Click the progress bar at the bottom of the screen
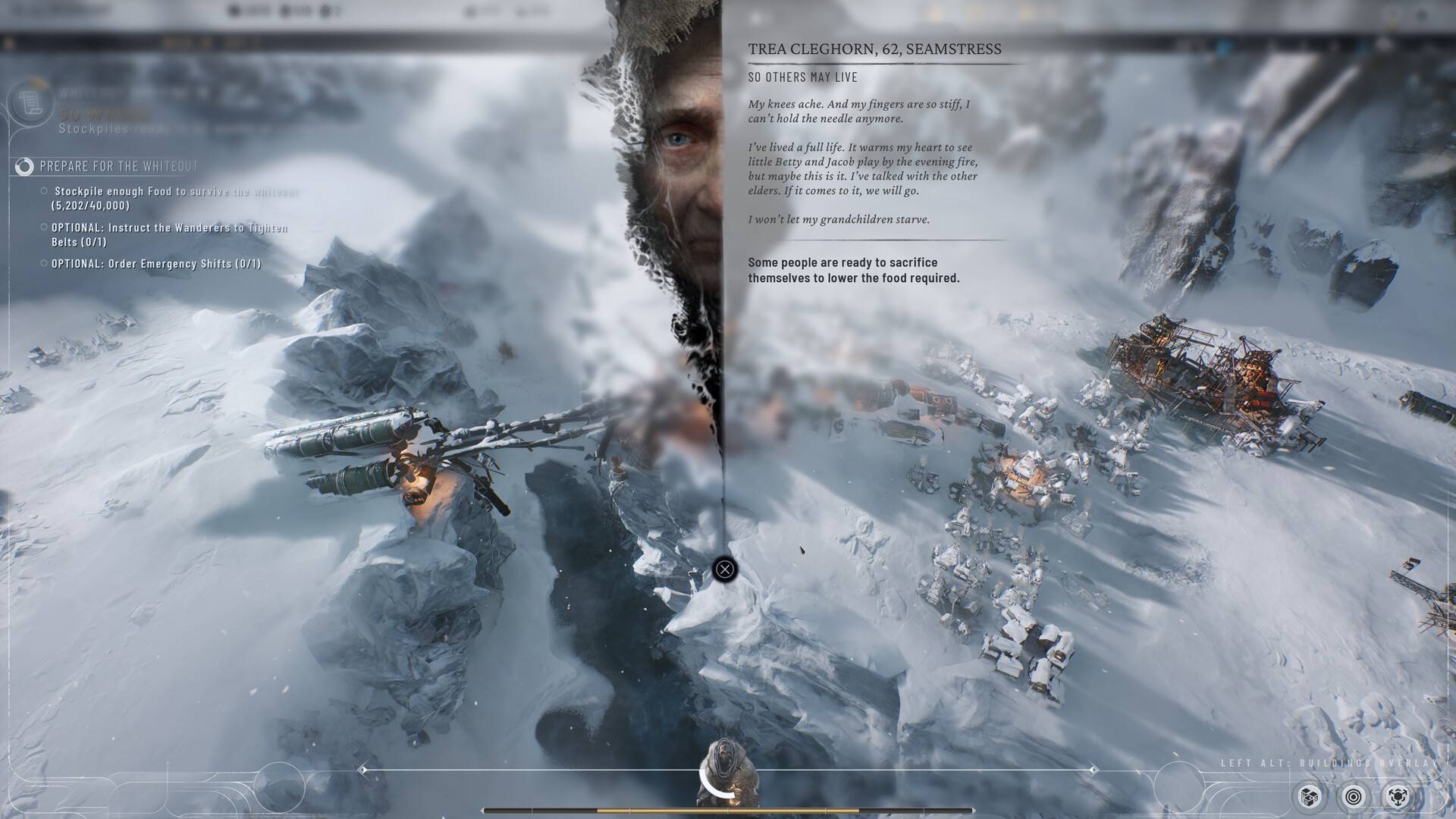 pyautogui.click(x=728, y=808)
